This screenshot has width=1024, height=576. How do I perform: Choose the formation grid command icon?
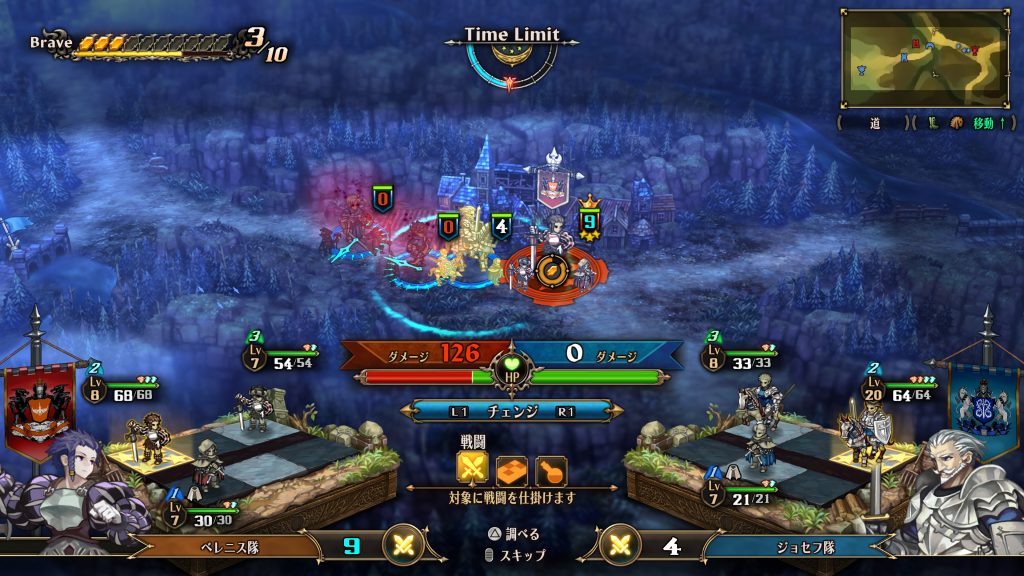511,468
